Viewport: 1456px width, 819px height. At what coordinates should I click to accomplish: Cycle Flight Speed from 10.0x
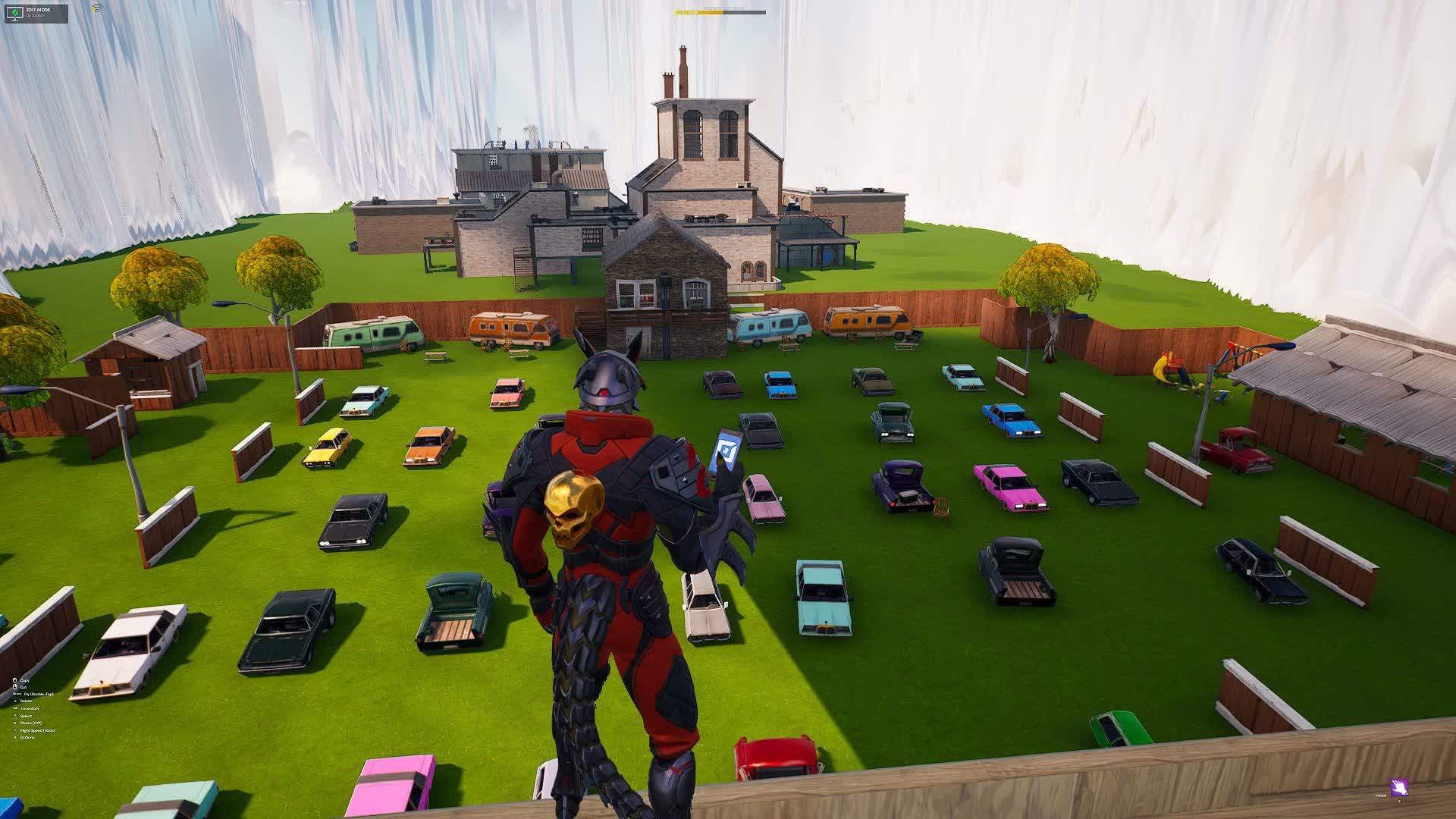(37, 730)
